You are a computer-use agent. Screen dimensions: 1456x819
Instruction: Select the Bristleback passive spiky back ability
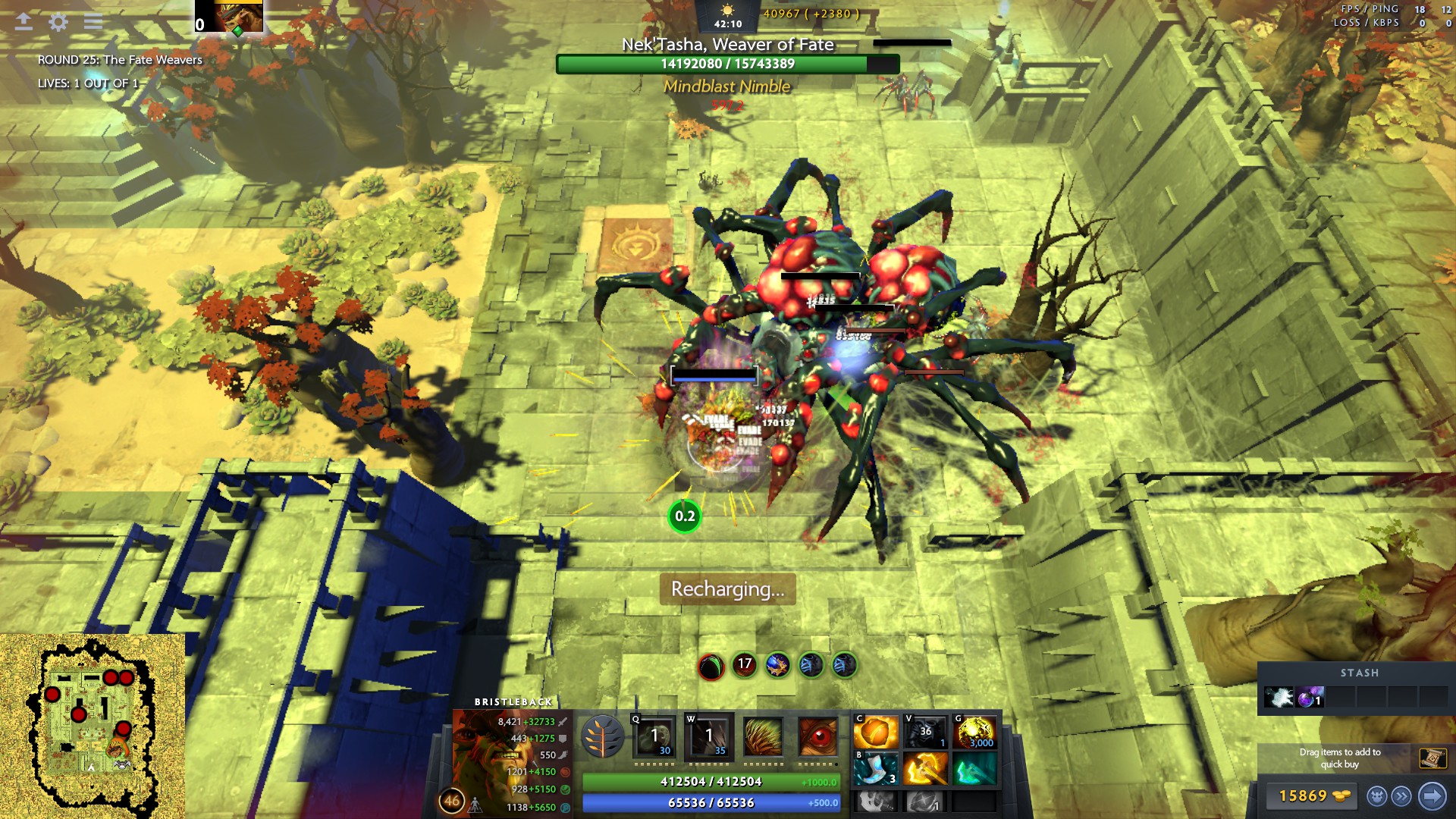click(763, 736)
